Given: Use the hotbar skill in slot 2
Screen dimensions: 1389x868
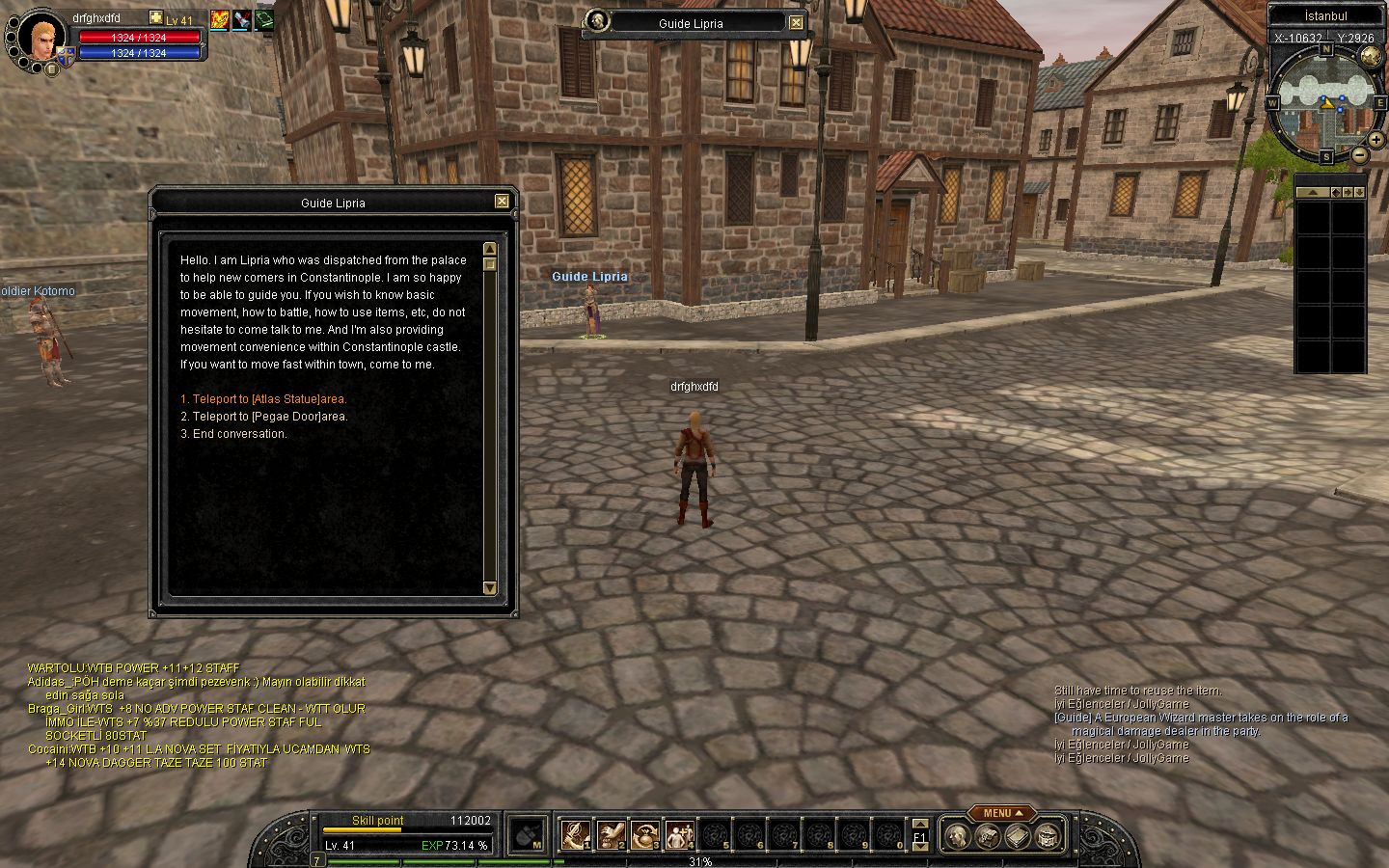Looking at the screenshot, I should (611, 834).
